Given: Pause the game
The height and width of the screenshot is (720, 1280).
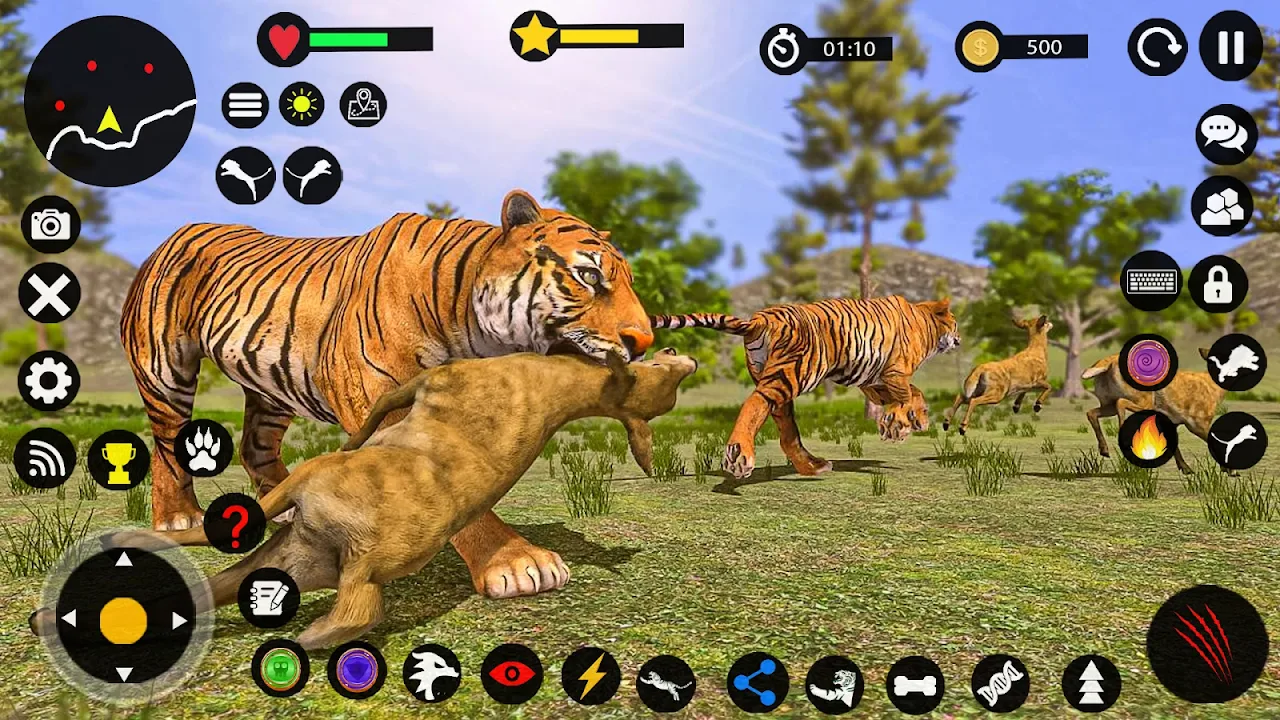Looking at the screenshot, I should coord(1231,47).
